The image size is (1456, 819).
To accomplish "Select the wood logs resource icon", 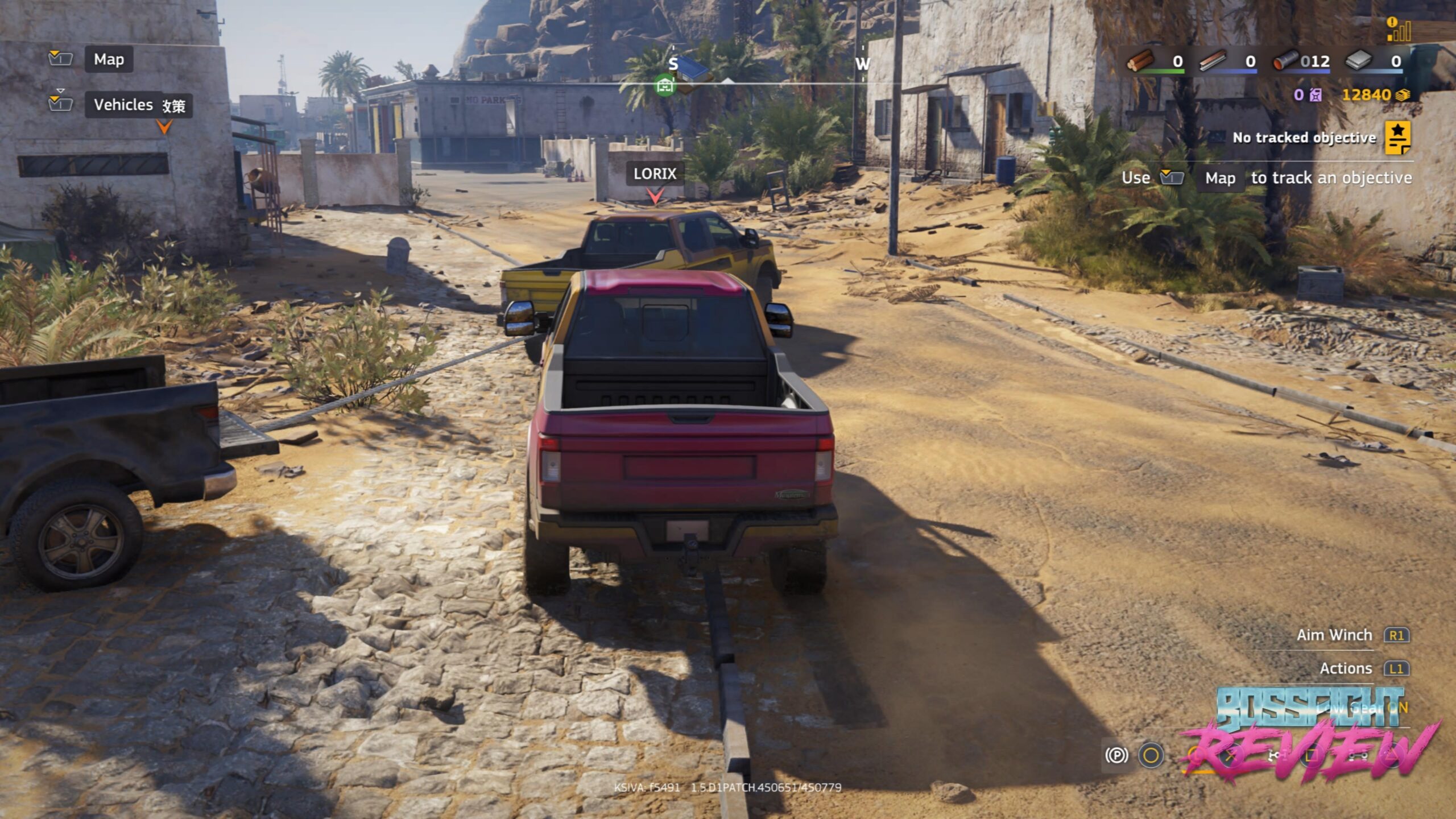I will pos(1140,60).
